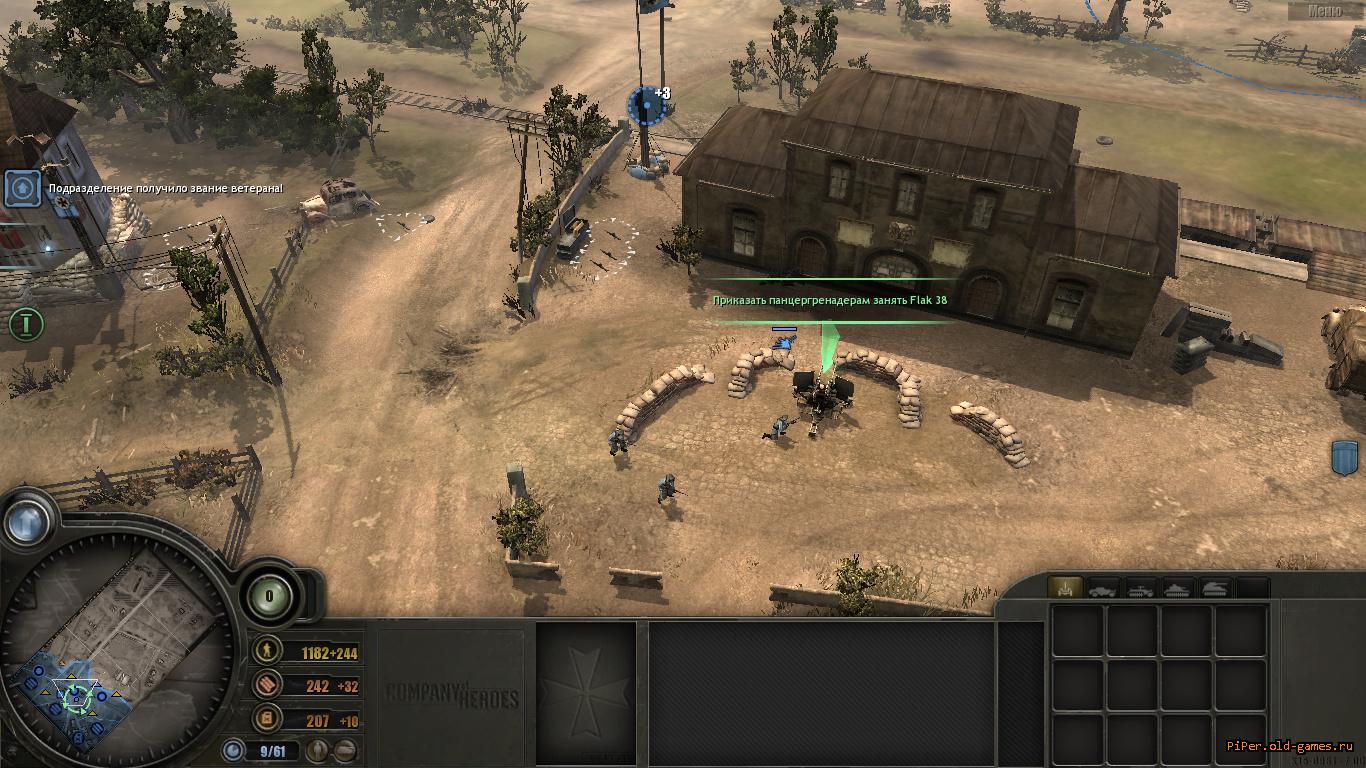Click the blue shield icon at screen edge
The image size is (1366, 768).
[x=1346, y=458]
